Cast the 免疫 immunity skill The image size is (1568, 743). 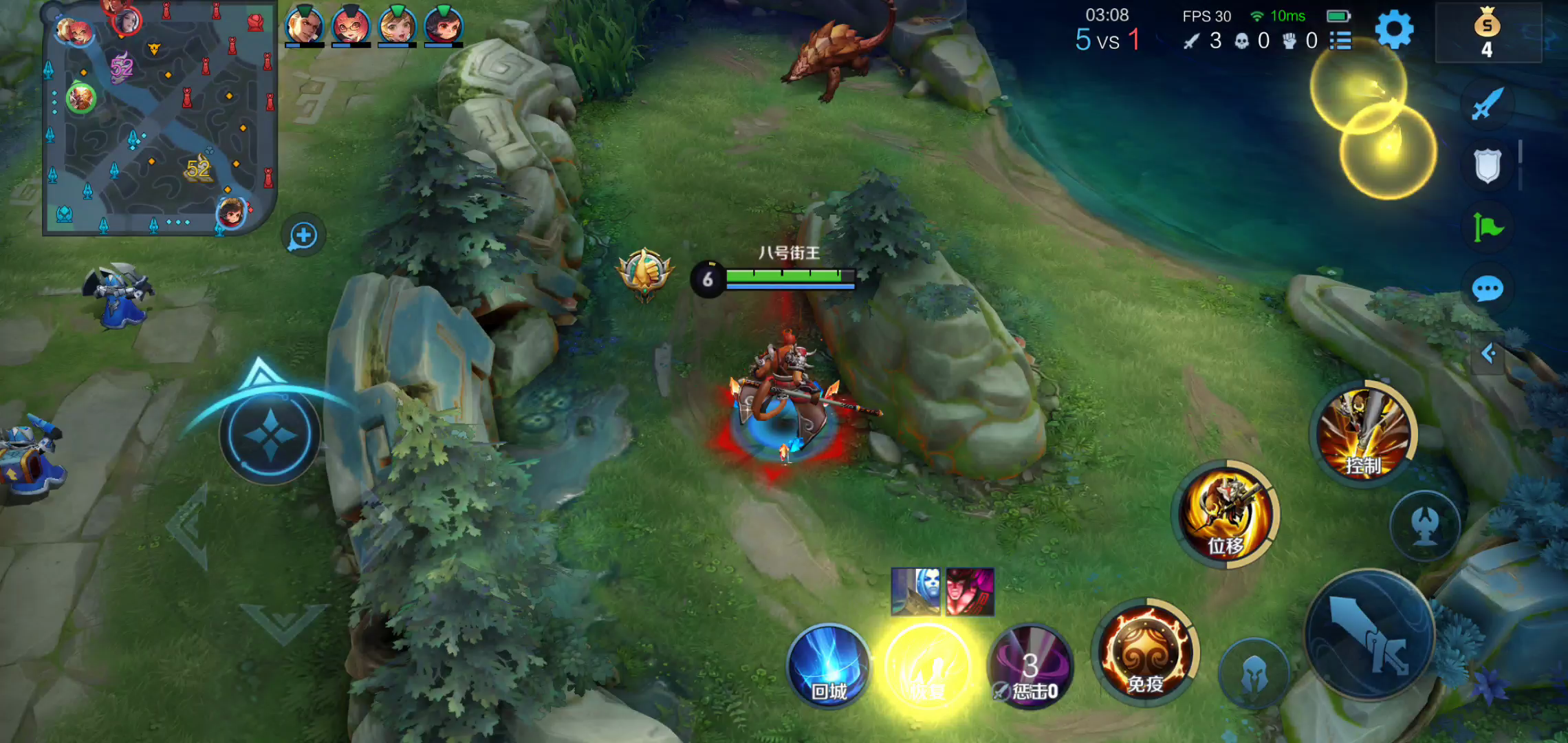coord(1145,654)
